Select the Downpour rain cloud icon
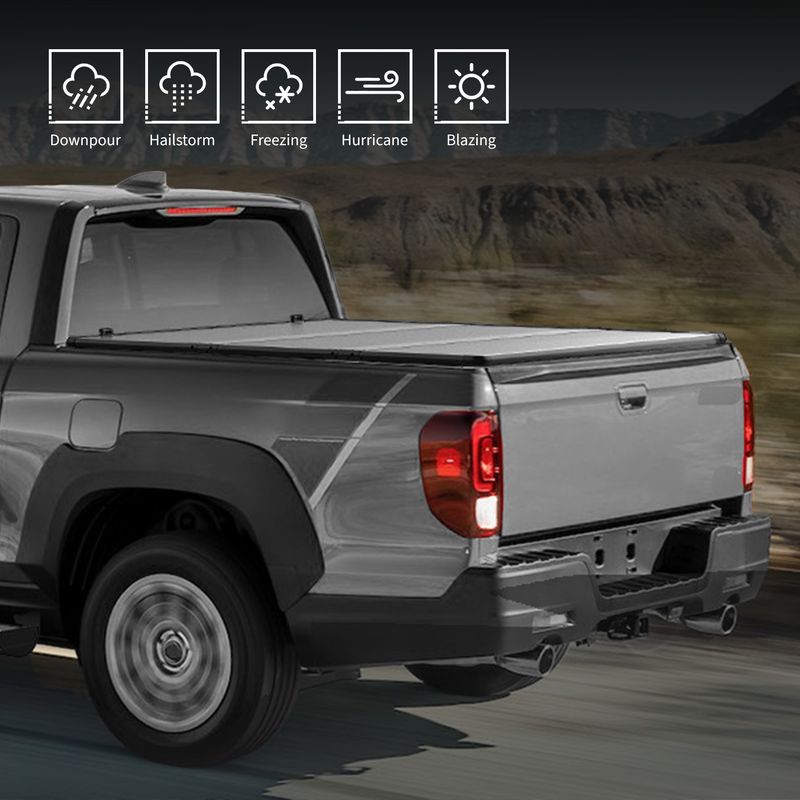The height and width of the screenshot is (800, 800). click(x=86, y=87)
